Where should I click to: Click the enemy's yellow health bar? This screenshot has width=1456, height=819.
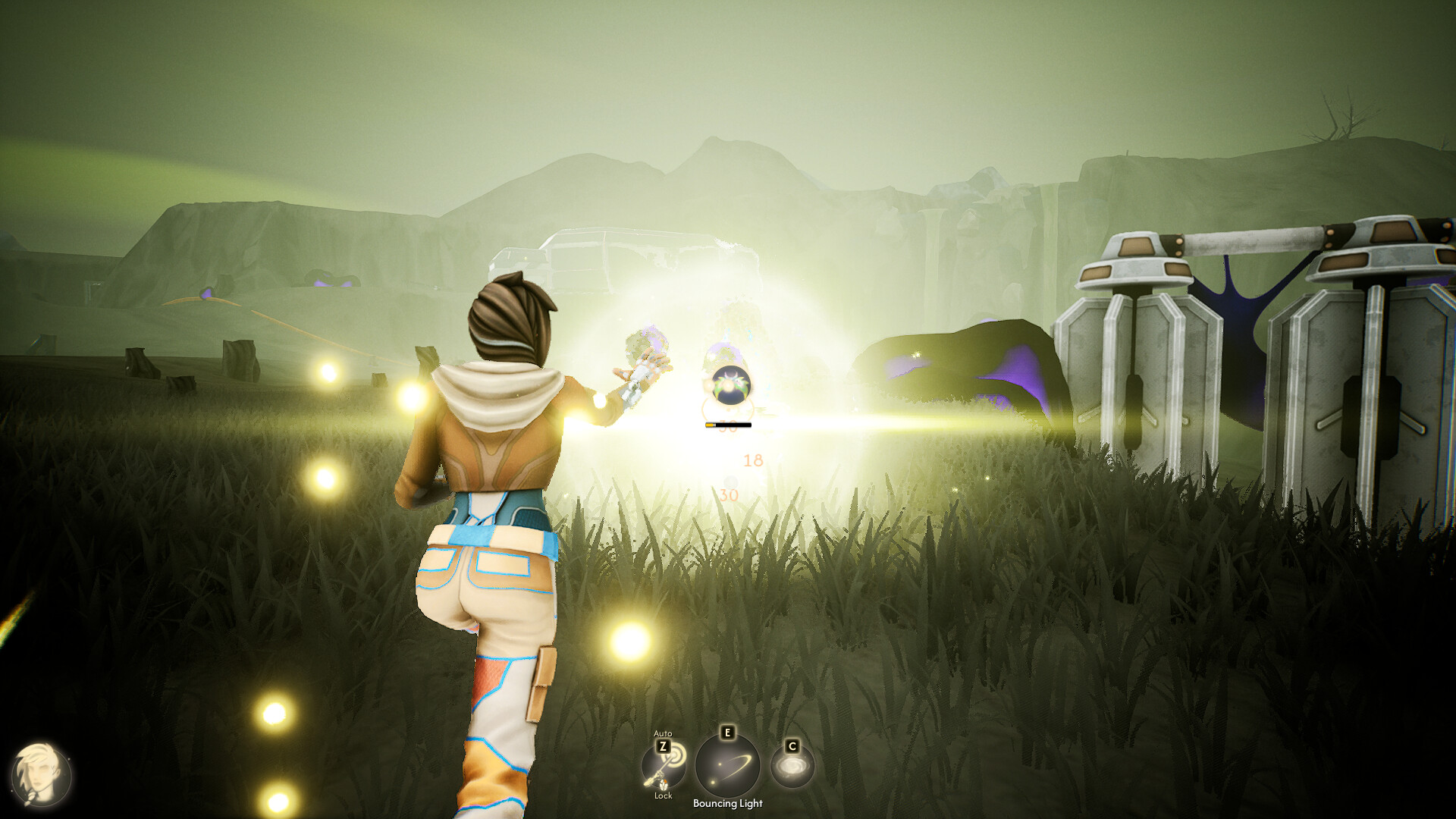tap(728, 425)
